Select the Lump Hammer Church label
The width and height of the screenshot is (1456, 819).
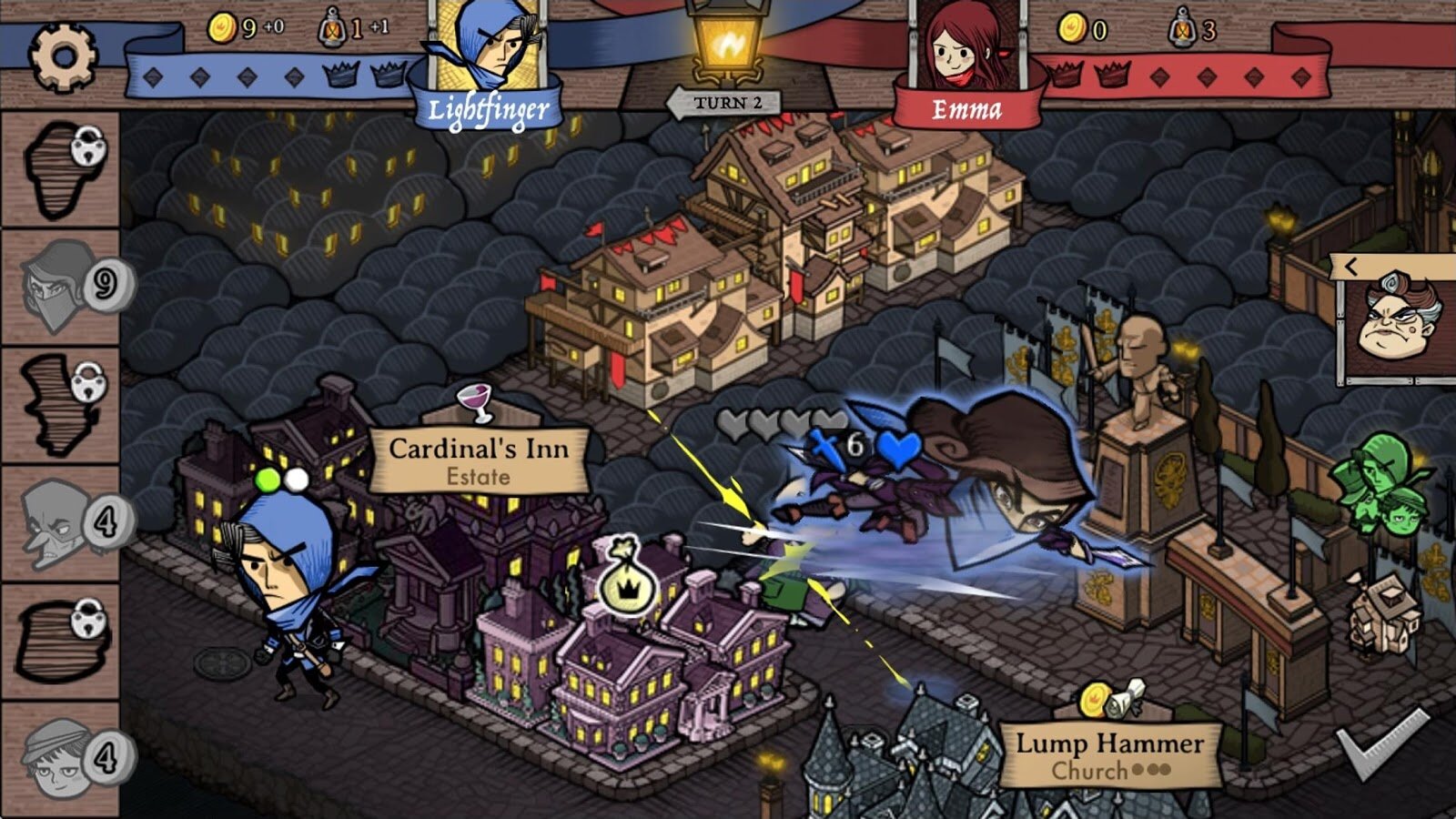pyautogui.click(x=1109, y=753)
